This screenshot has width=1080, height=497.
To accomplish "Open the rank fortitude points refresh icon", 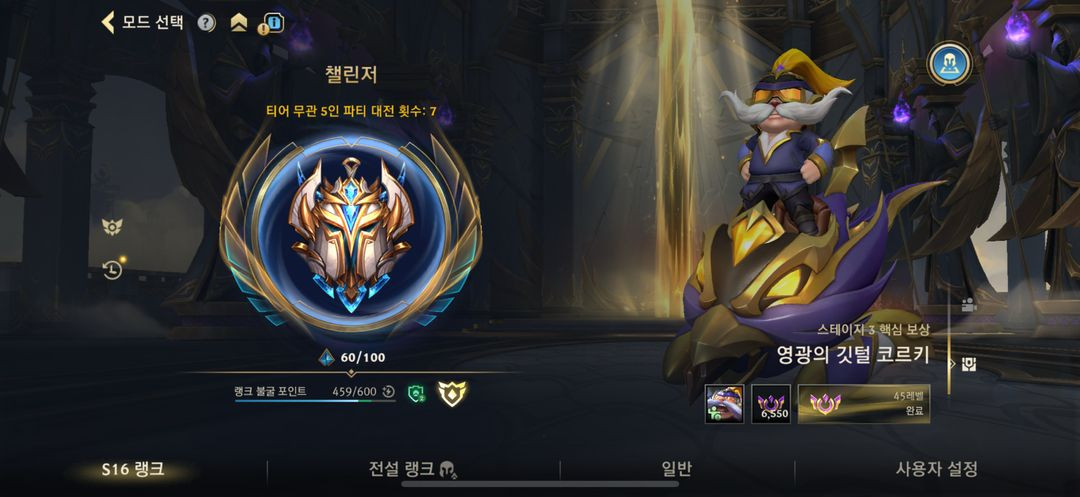I will [x=388, y=392].
